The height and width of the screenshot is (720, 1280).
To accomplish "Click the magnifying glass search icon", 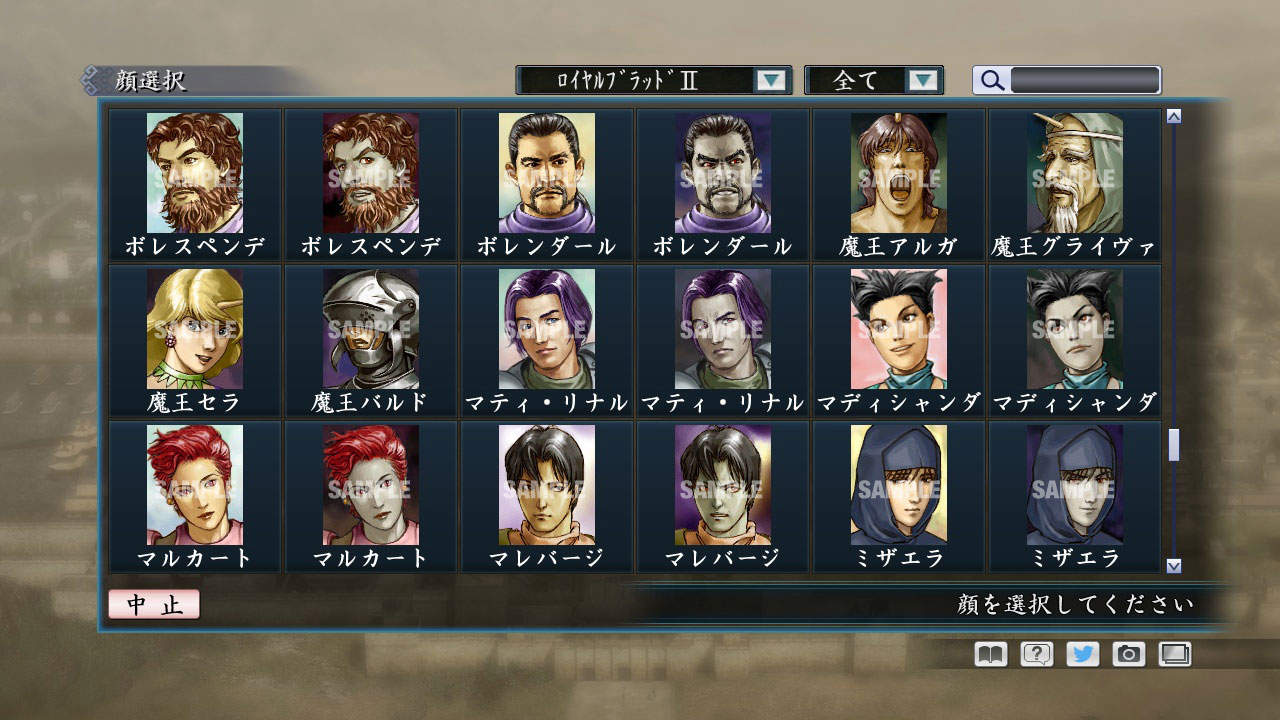I will pos(991,80).
